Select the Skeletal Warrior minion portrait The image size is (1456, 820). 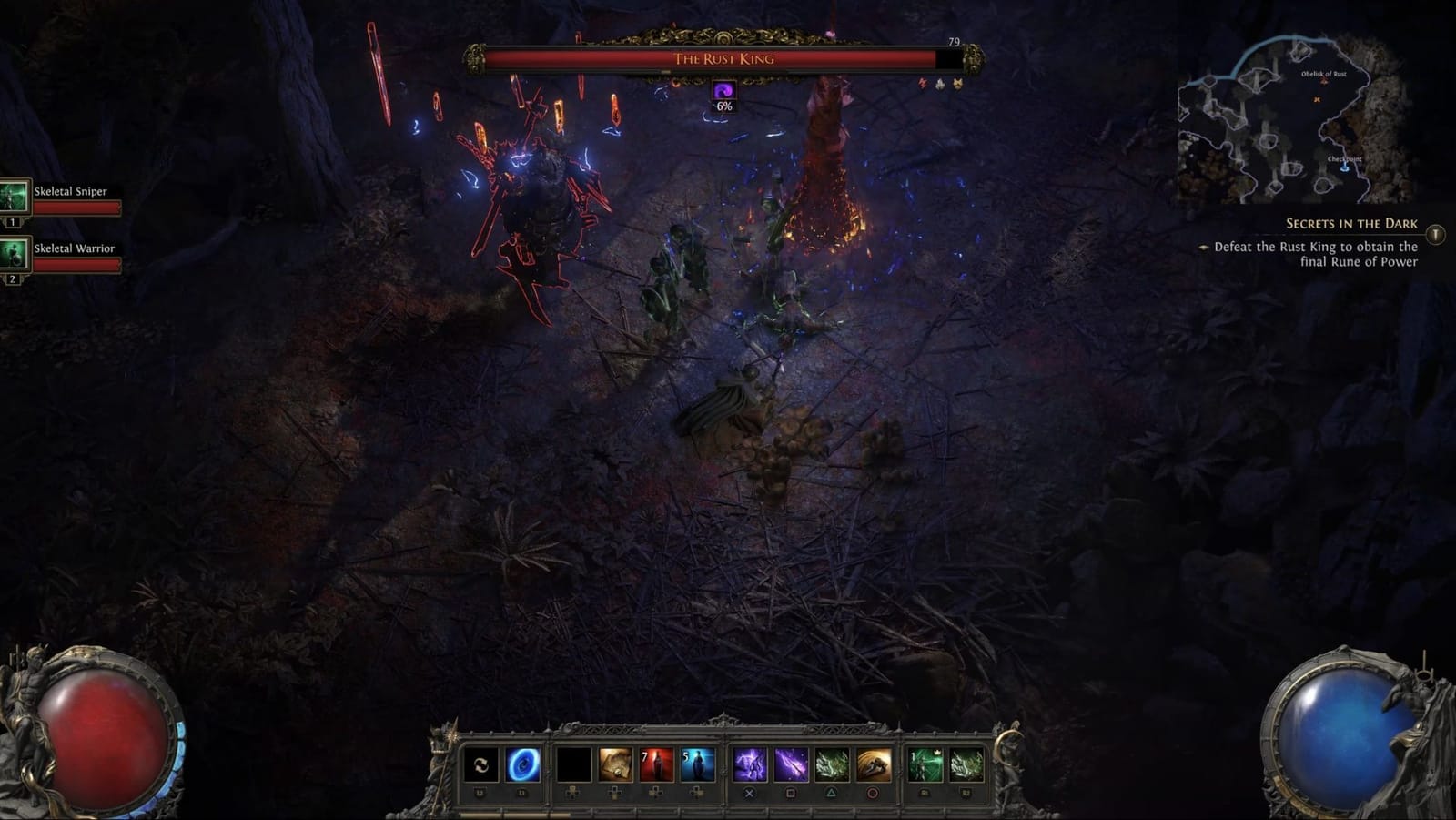[x=14, y=255]
